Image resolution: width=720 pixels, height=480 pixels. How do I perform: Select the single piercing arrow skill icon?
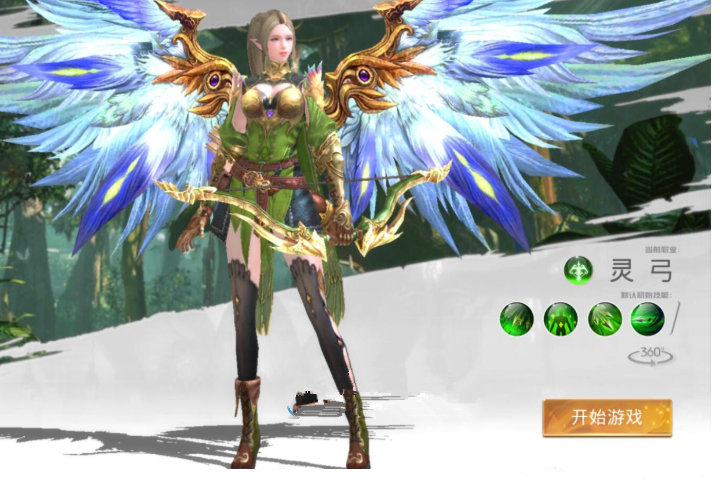[x=647, y=319]
